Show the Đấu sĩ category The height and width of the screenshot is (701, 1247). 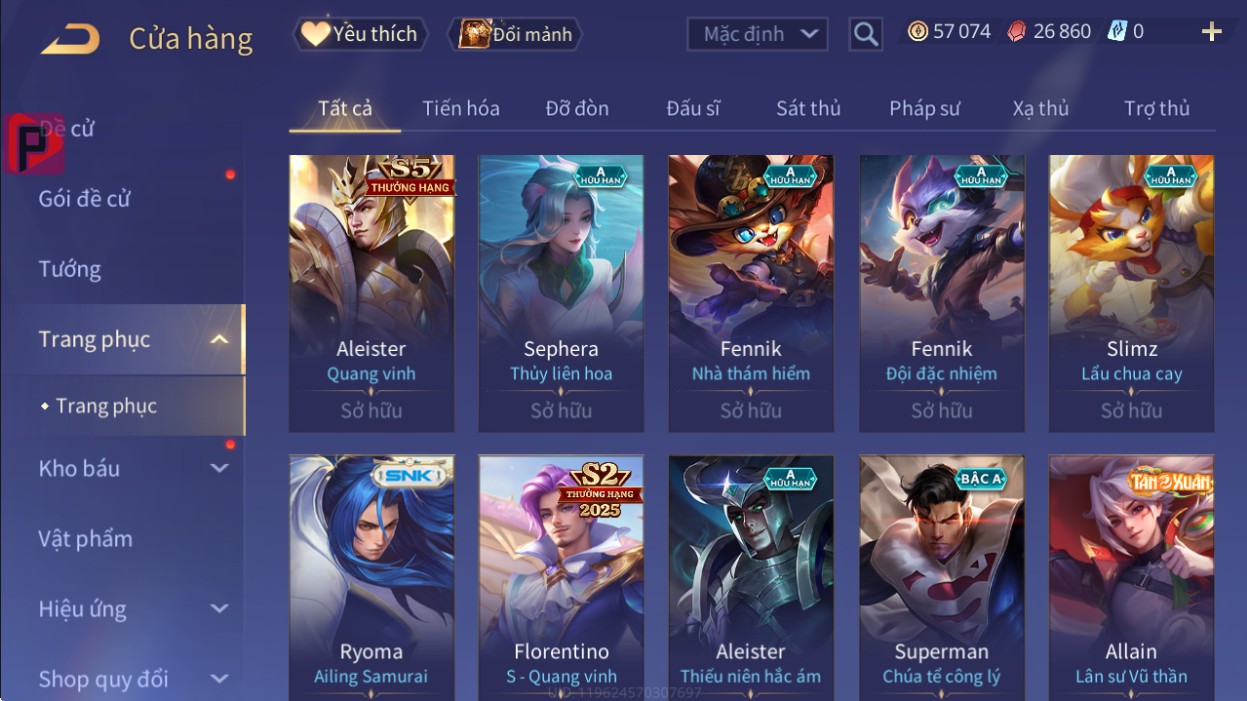pos(693,108)
